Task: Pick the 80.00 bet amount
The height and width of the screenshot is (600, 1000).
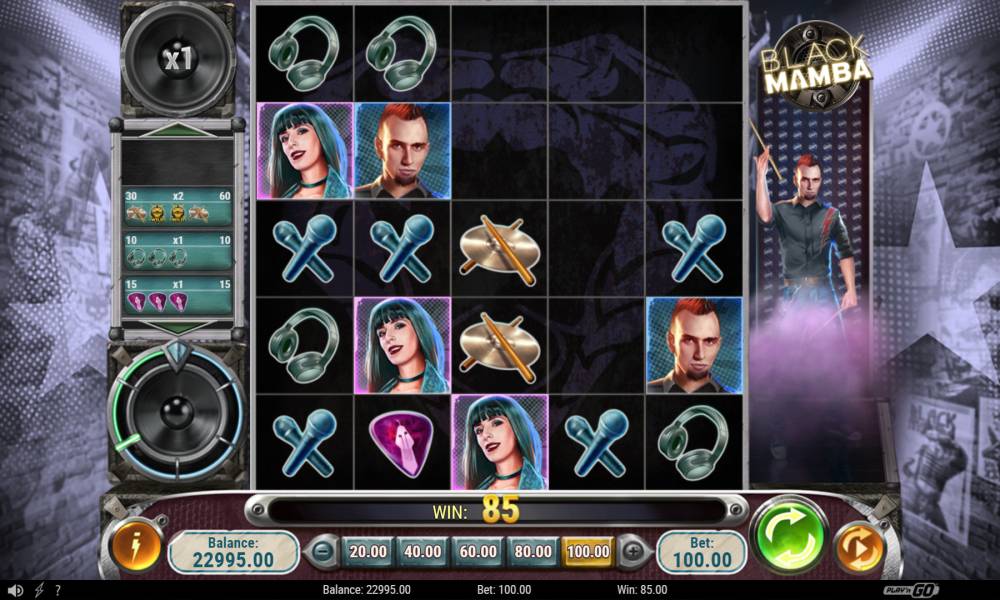Action: (x=533, y=551)
